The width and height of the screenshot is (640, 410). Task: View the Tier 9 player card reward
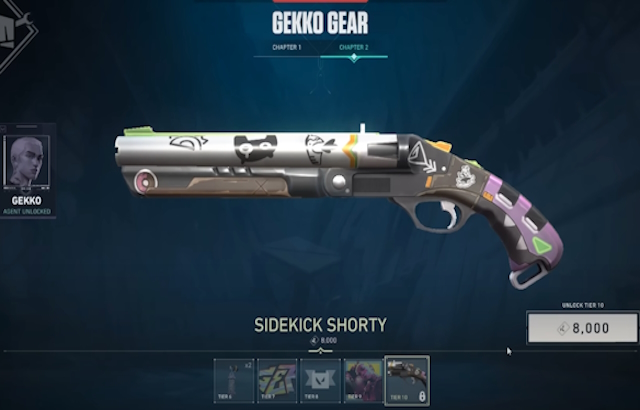(363, 380)
